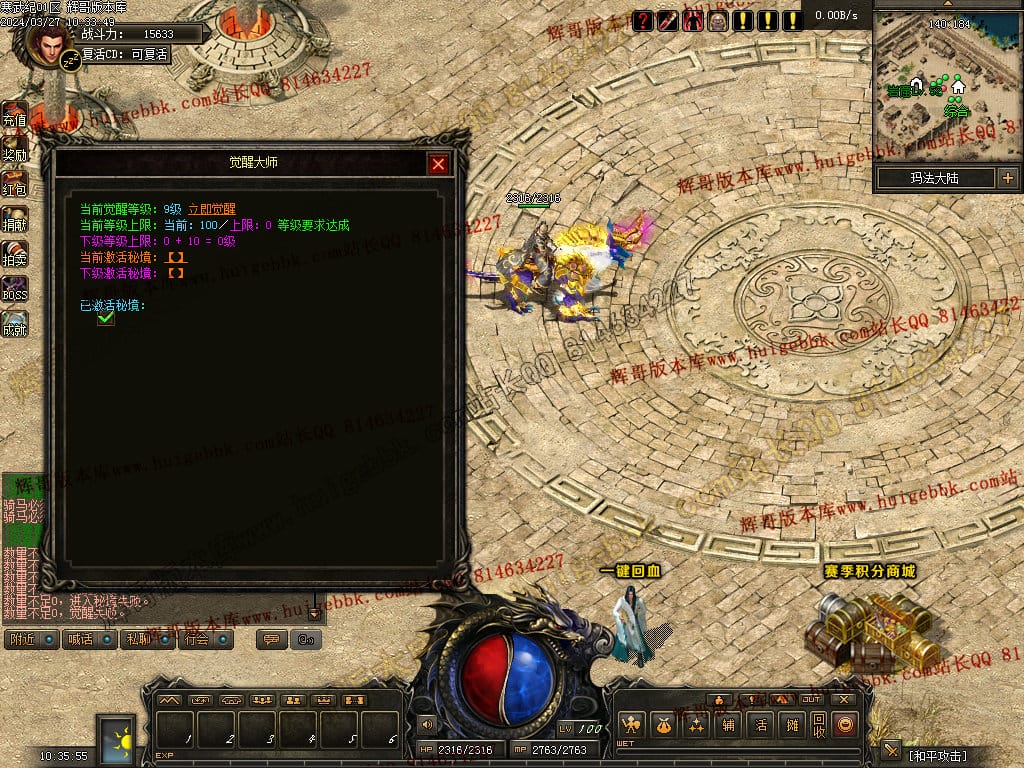Click the plus button beside 玛法大陆
This screenshot has height=768, width=1024.
click(x=1007, y=179)
